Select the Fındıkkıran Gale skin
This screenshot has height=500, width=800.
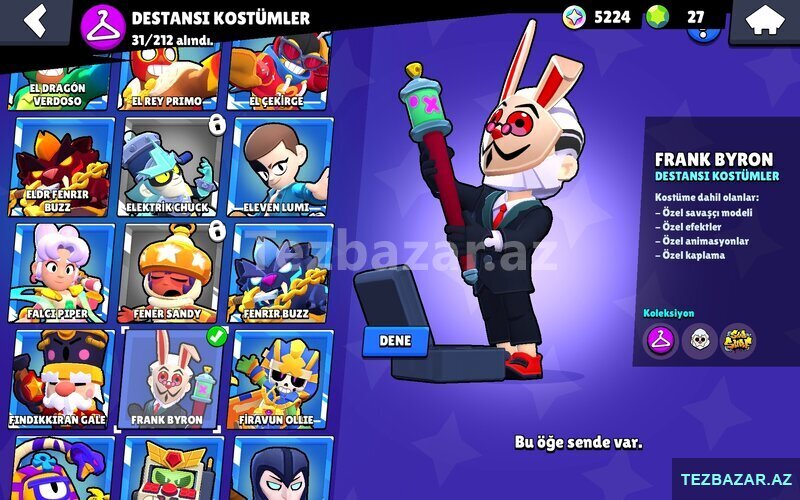[60, 378]
